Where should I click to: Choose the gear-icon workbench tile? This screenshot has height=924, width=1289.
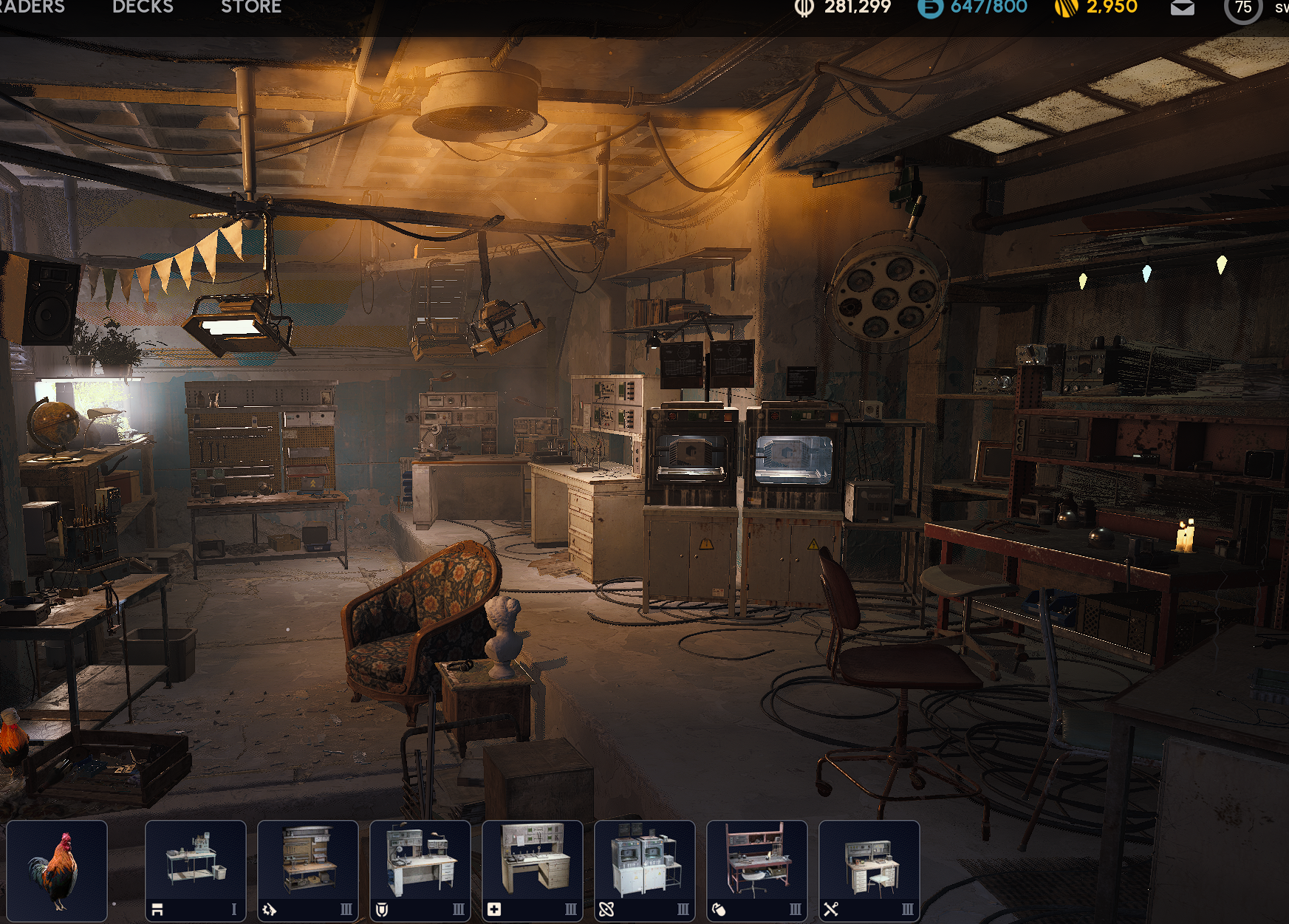coord(308,870)
